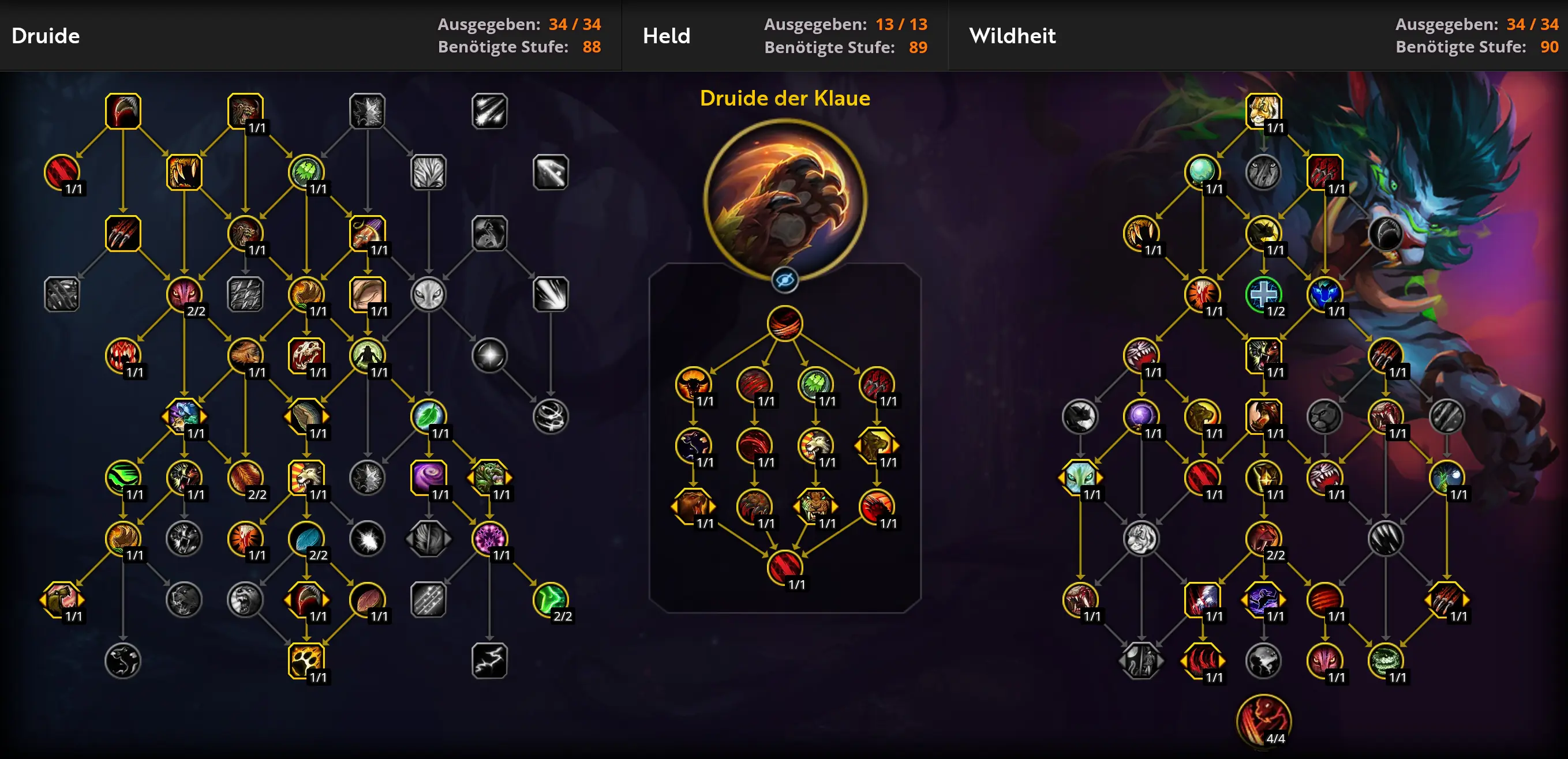Select the green paw talent showing 2/2
The height and width of the screenshot is (759, 1568).
550,600
